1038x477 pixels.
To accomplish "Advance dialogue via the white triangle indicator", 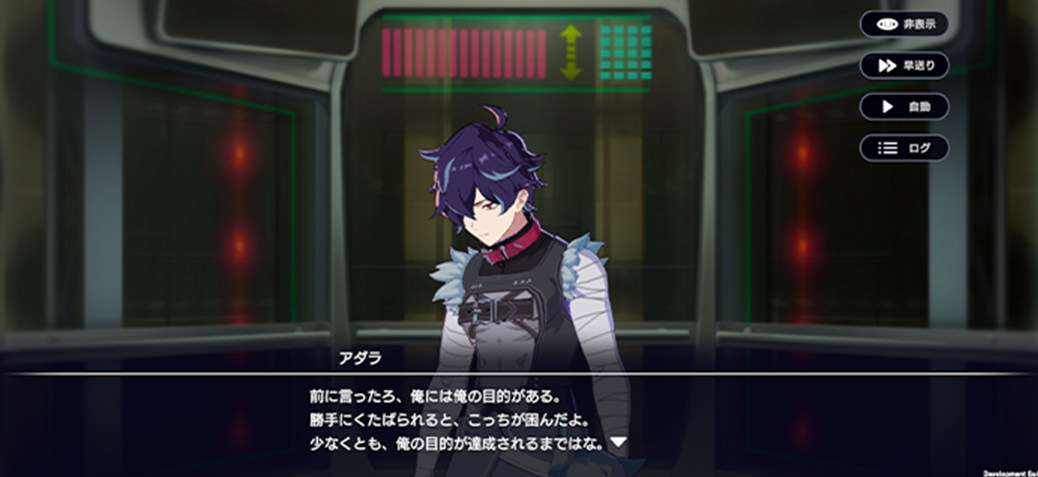I will pyautogui.click(x=619, y=441).
